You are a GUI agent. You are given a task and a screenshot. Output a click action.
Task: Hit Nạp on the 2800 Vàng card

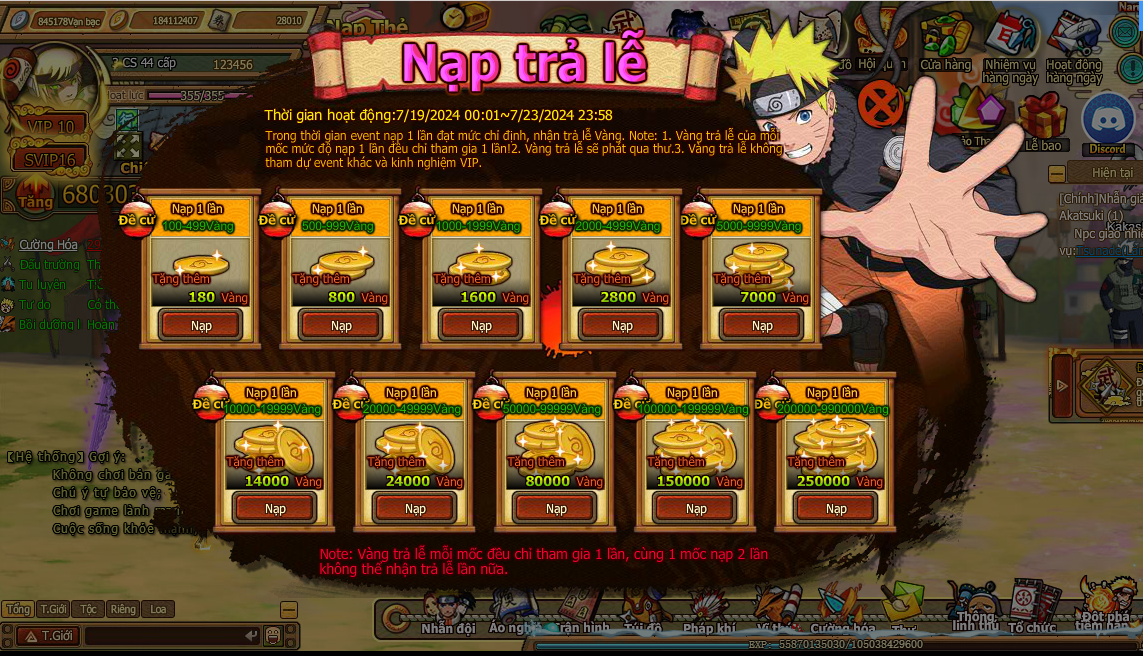622,325
